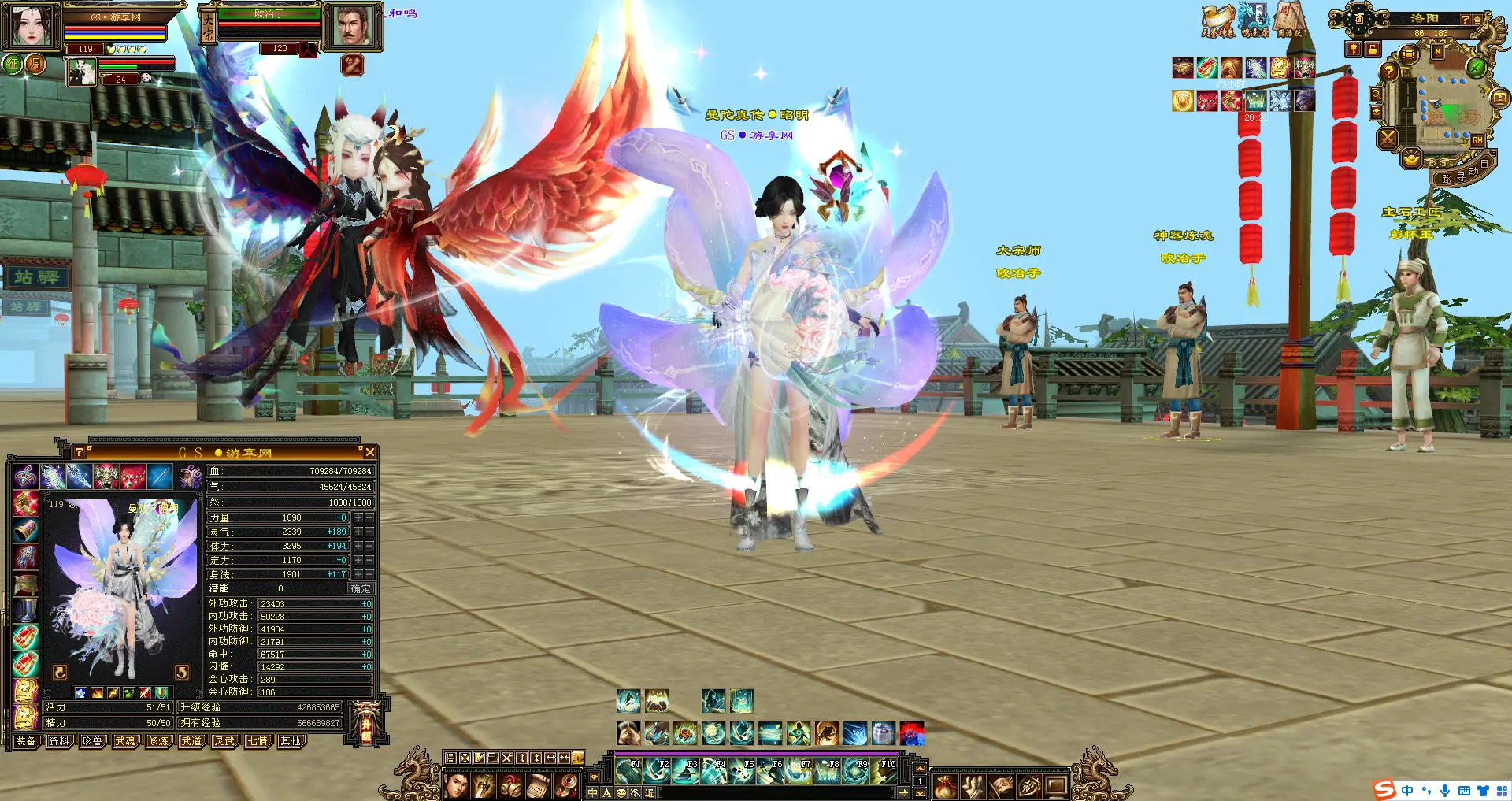Select the blue boots equipment slot
1512x801 pixels.
coord(26,609)
